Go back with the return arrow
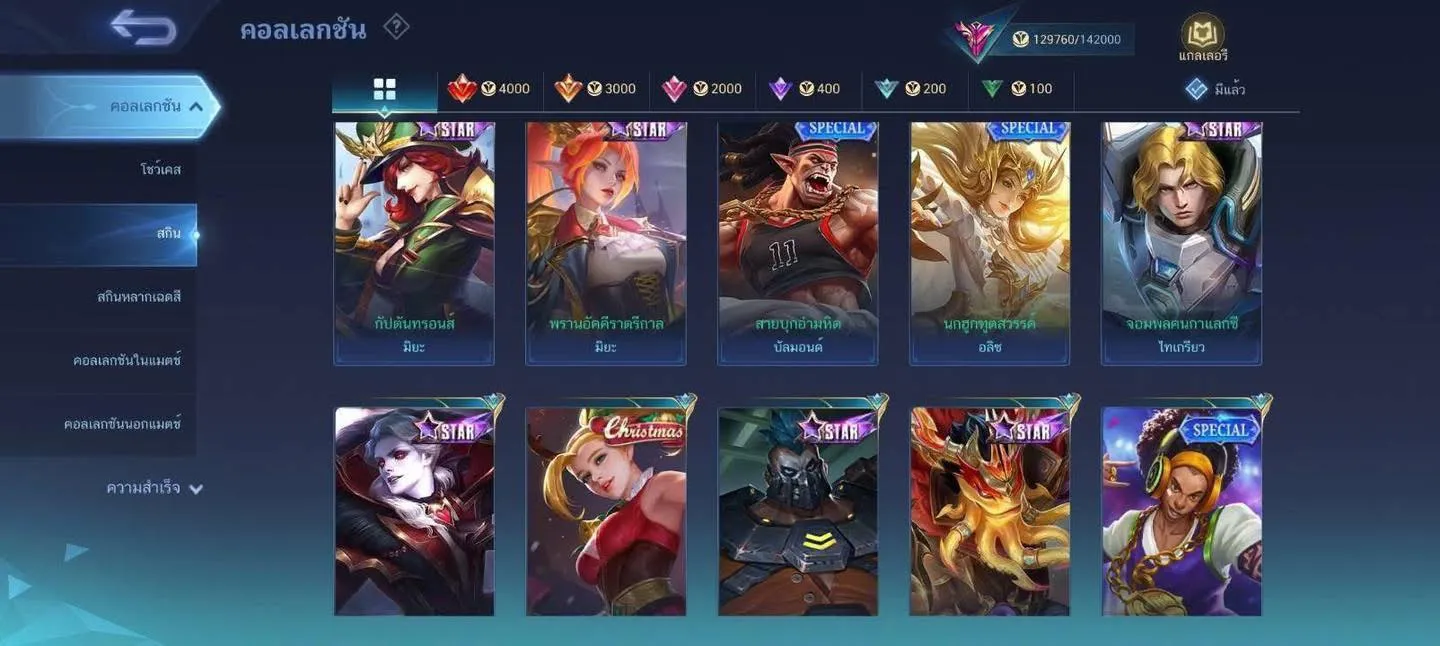1440x646 pixels. click(x=144, y=27)
